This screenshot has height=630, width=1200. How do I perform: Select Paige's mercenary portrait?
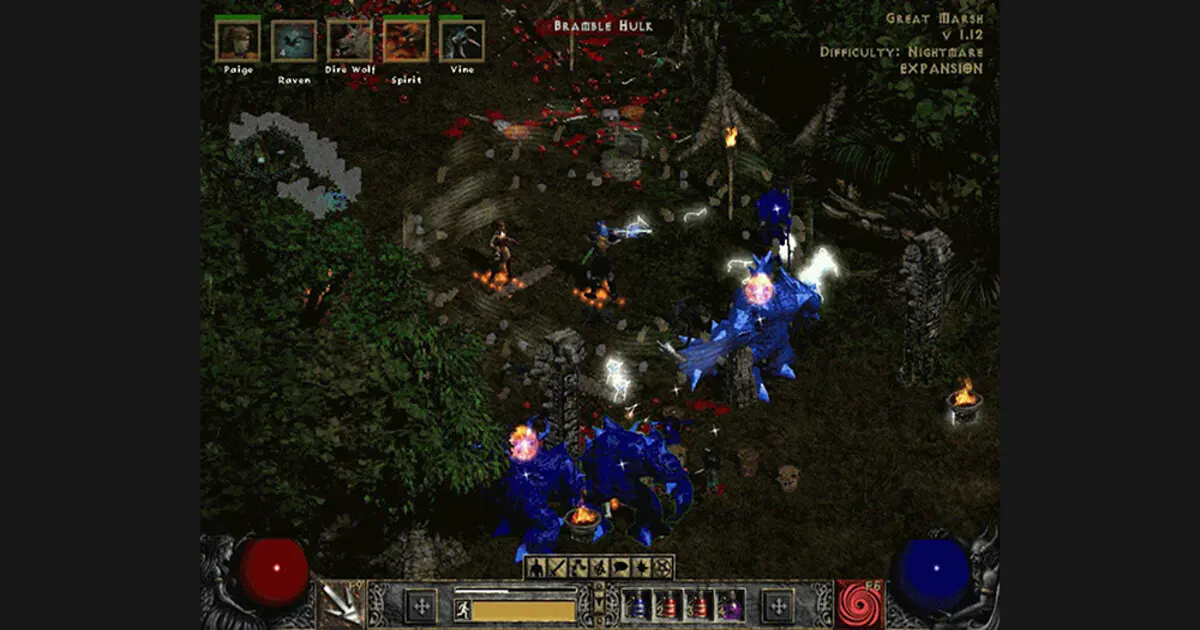coord(238,41)
